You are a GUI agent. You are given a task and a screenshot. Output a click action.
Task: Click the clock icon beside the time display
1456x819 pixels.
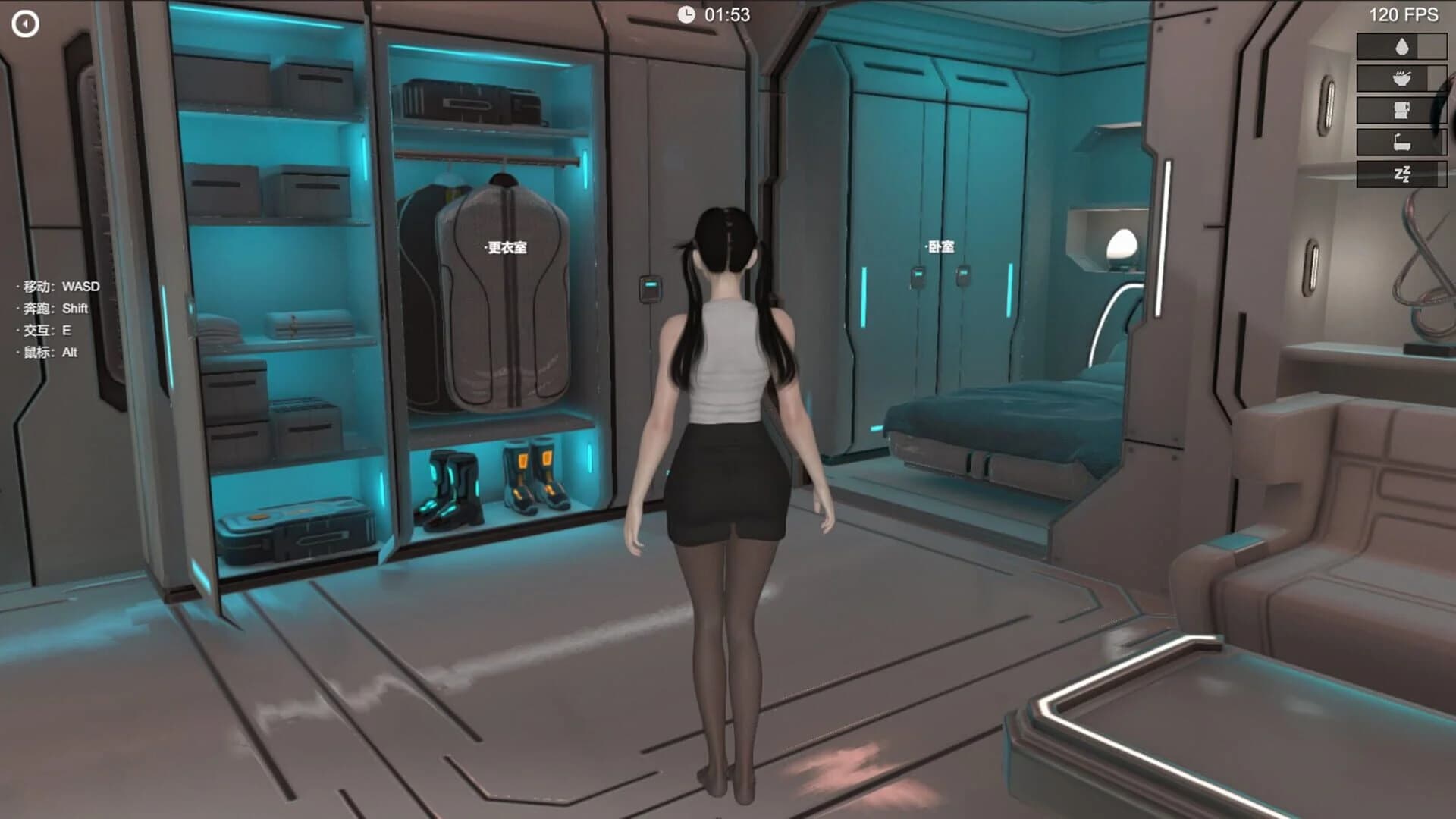(x=688, y=13)
